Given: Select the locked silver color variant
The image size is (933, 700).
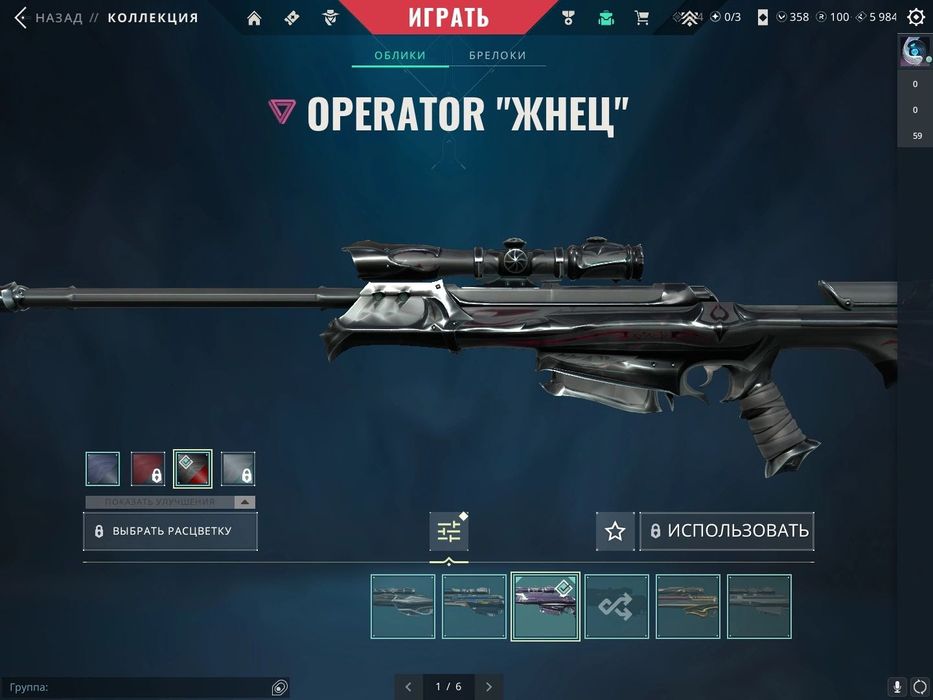Looking at the screenshot, I should tap(238, 469).
